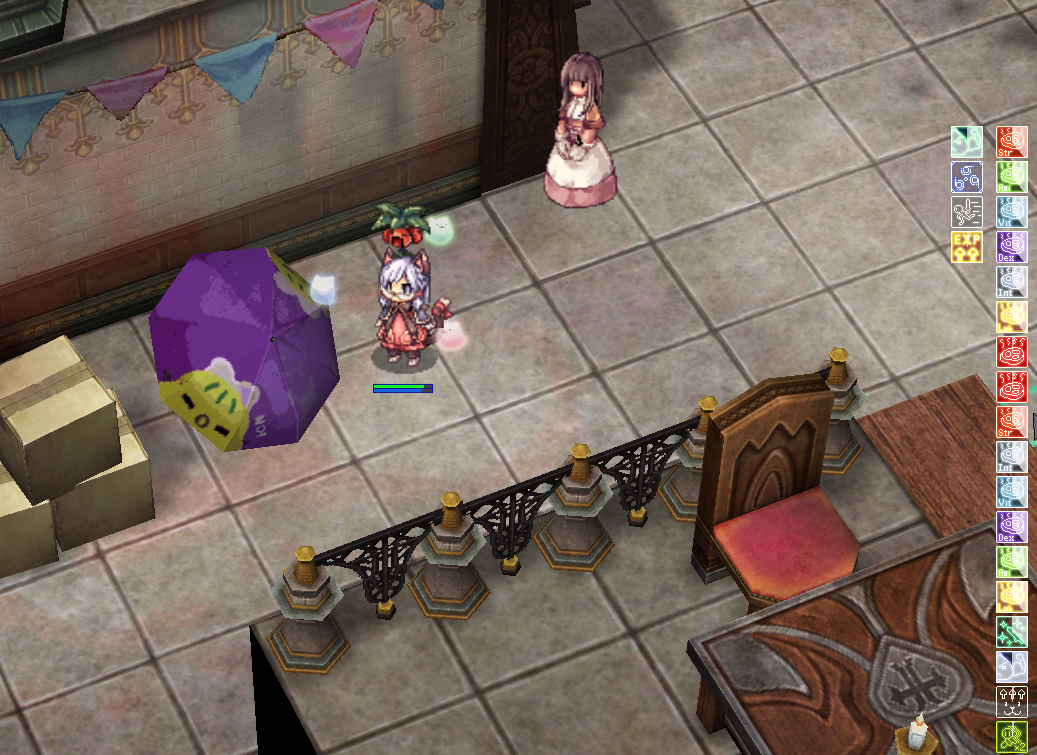
Task: Select the green x2 drop-rate buff icon
Action: point(1012,737)
